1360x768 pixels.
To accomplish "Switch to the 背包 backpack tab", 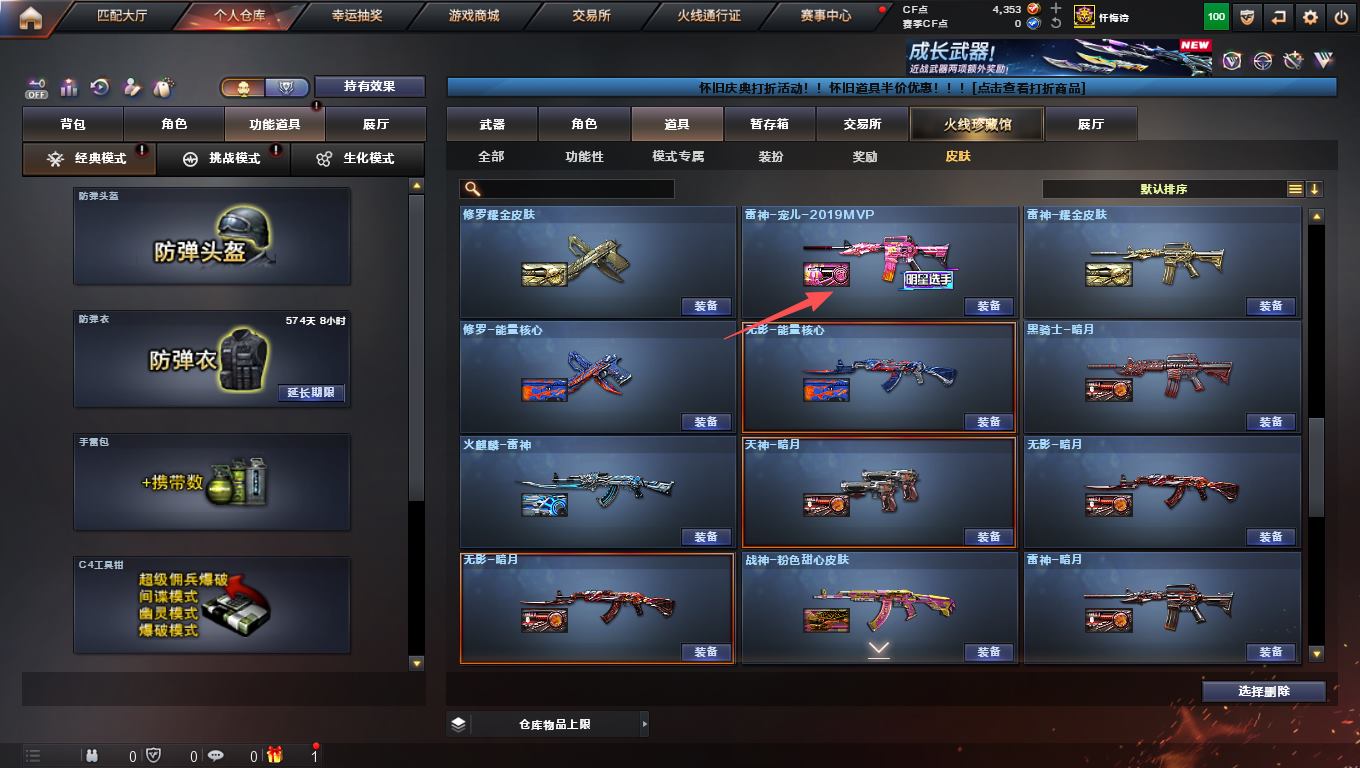I will click(x=73, y=125).
